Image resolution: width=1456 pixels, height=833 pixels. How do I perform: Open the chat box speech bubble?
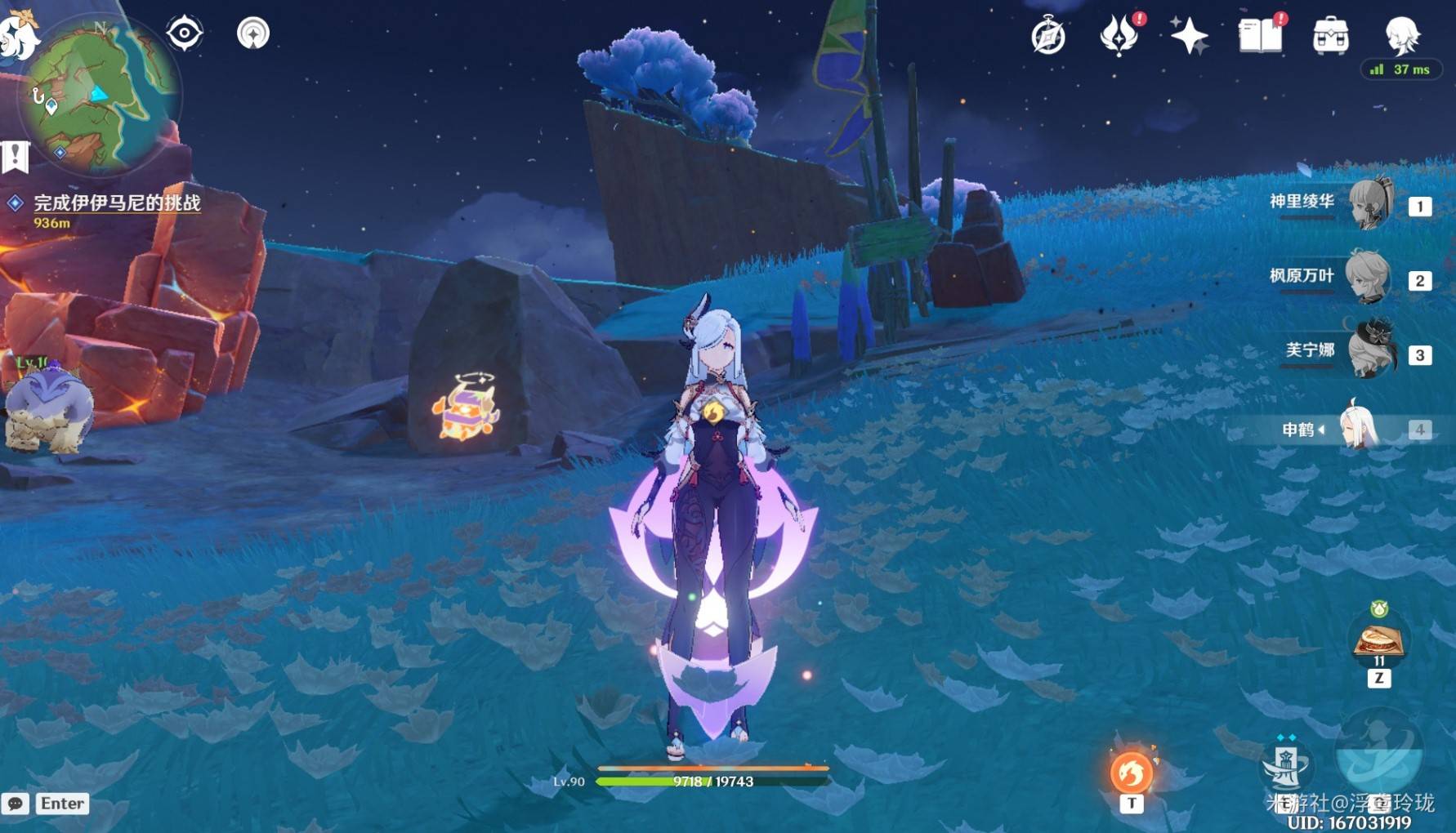click(x=16, y=804)
